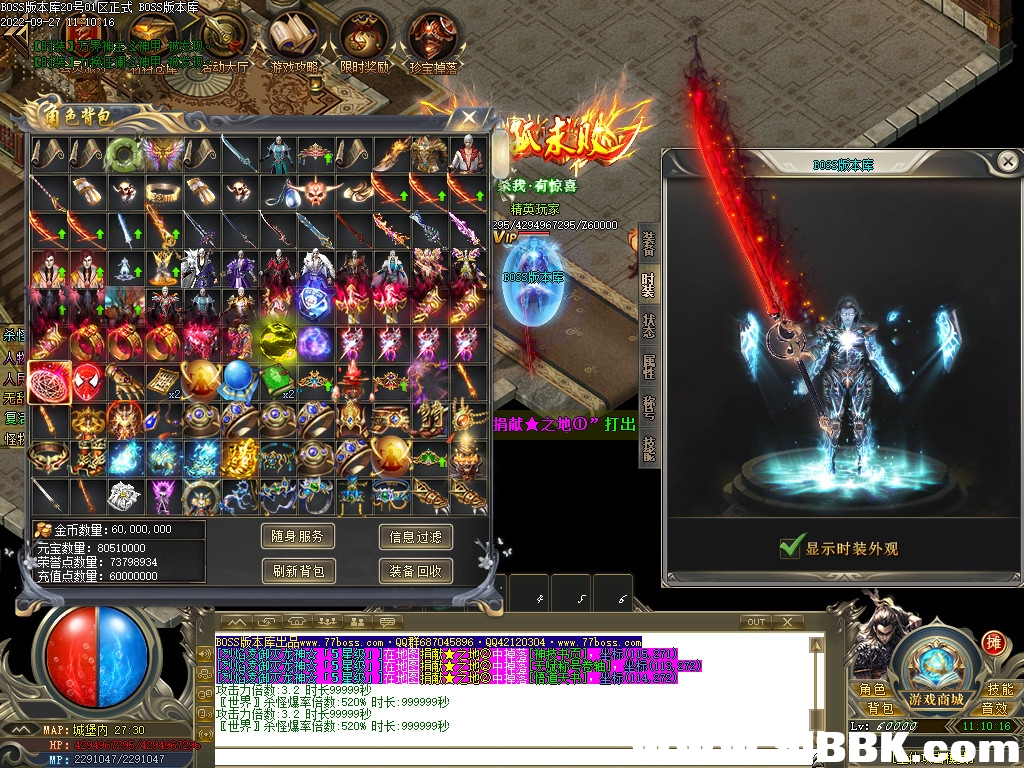The height and width of the screenshot is (768, 1024).
Task: Select the green jade ring item
Action: point(124,153)
